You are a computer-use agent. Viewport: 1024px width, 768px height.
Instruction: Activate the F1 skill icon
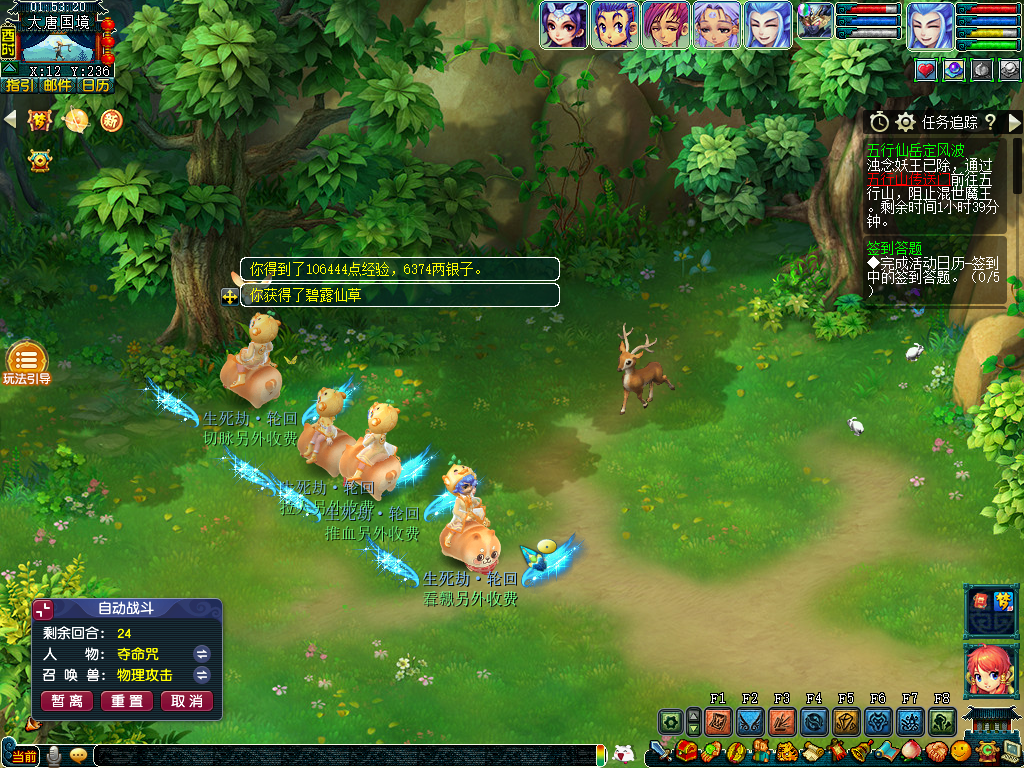(718, 721)
